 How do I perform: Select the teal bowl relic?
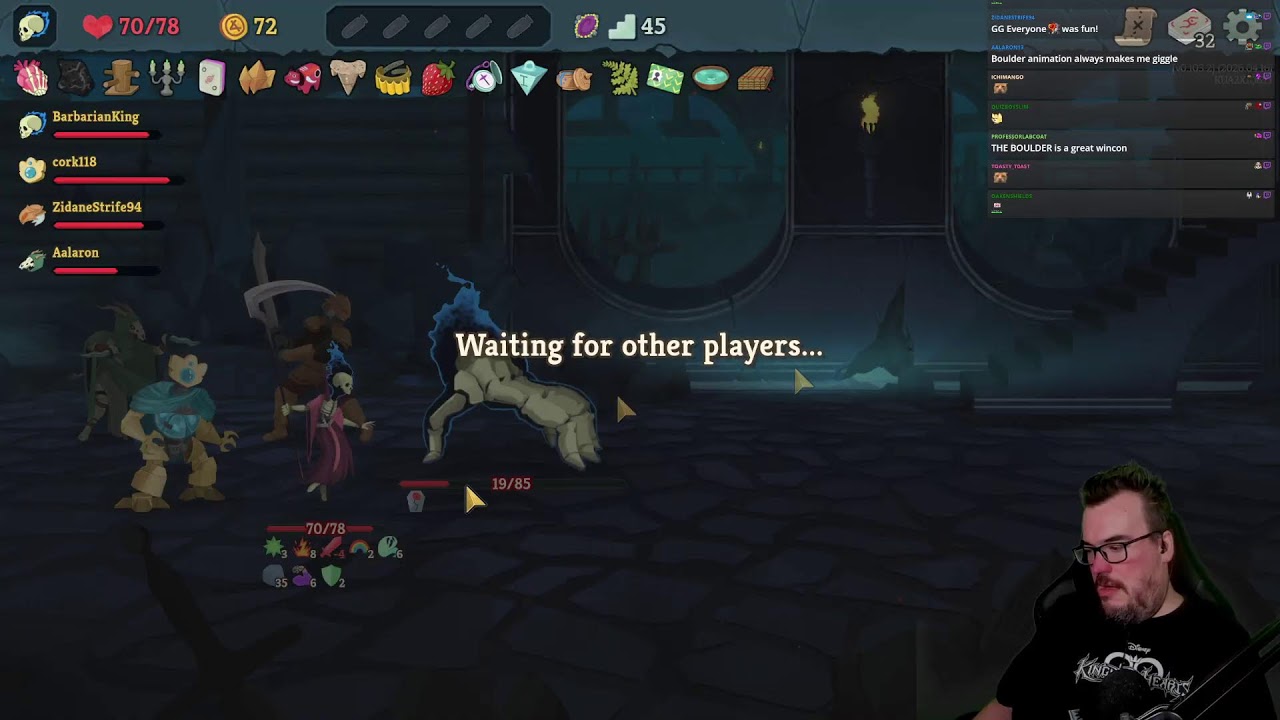(710, 78)
